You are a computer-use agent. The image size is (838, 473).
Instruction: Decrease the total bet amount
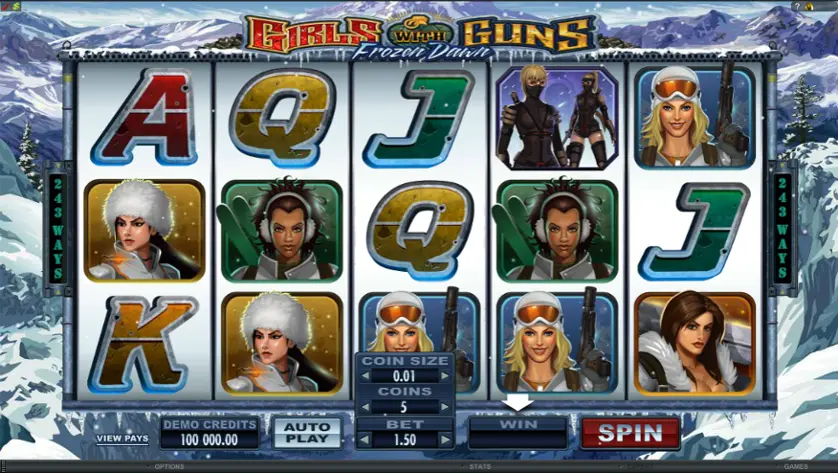[x=364, y=438]
